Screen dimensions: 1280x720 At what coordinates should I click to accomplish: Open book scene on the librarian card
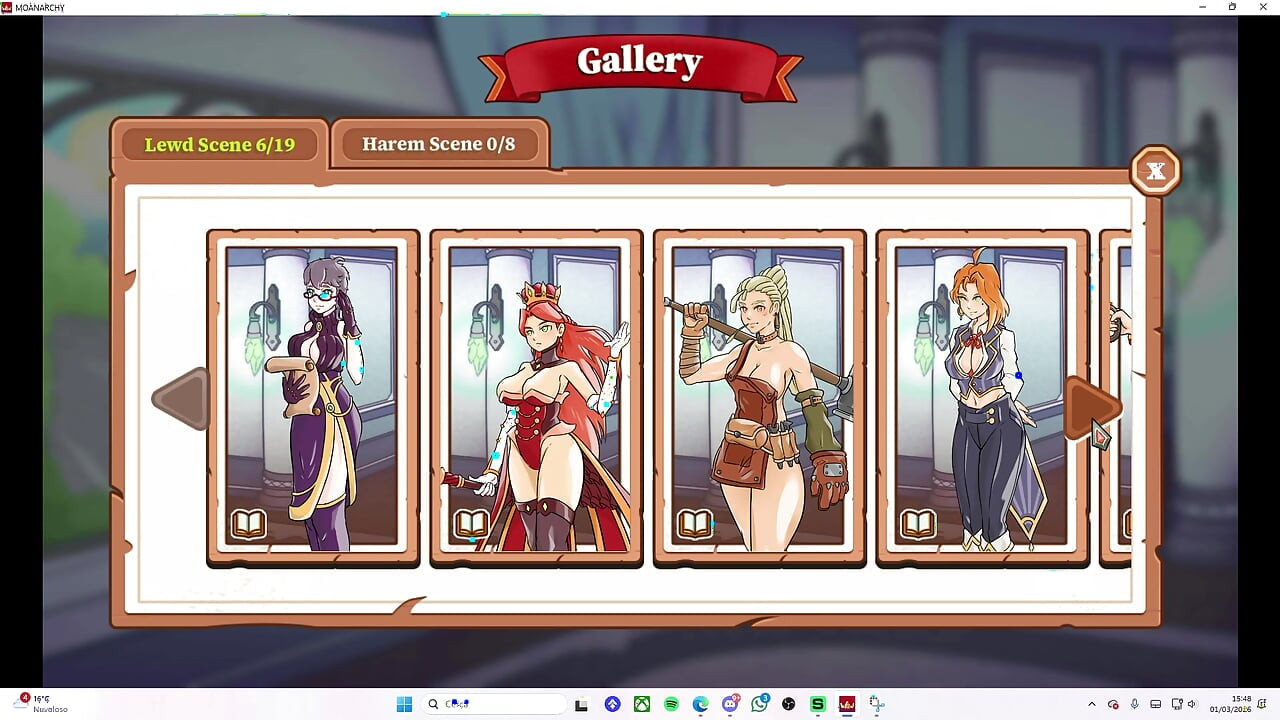(x=248, y=525)
